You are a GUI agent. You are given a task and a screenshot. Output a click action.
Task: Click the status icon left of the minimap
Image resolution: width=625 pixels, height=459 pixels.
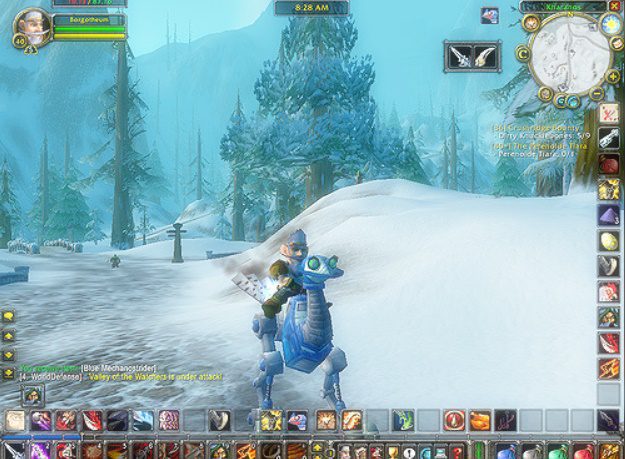[x=489, y=15]
